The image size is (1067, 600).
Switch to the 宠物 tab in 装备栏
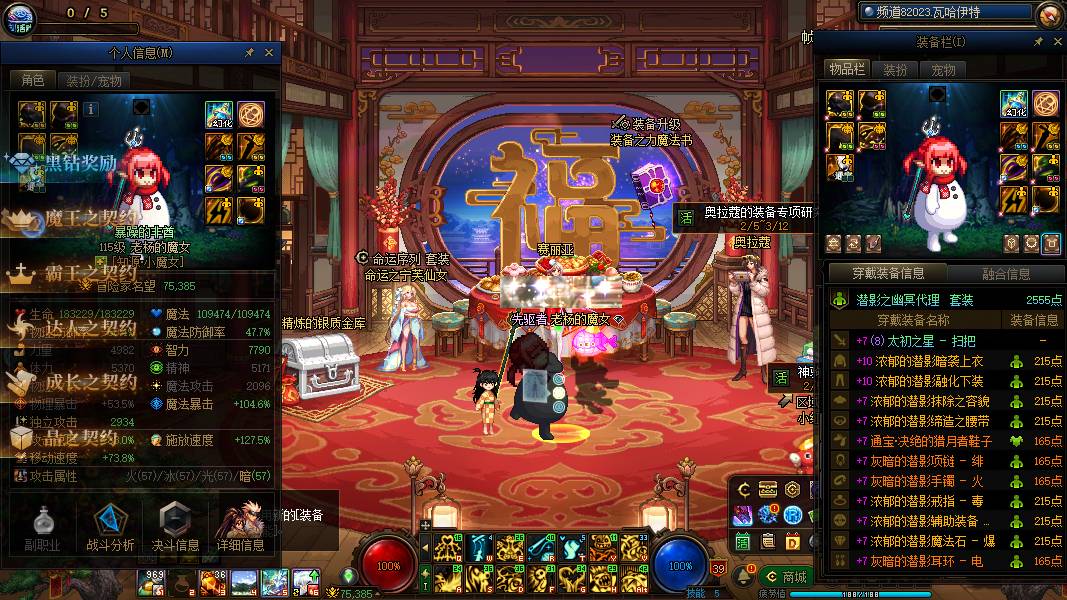(x=943, y=70)
